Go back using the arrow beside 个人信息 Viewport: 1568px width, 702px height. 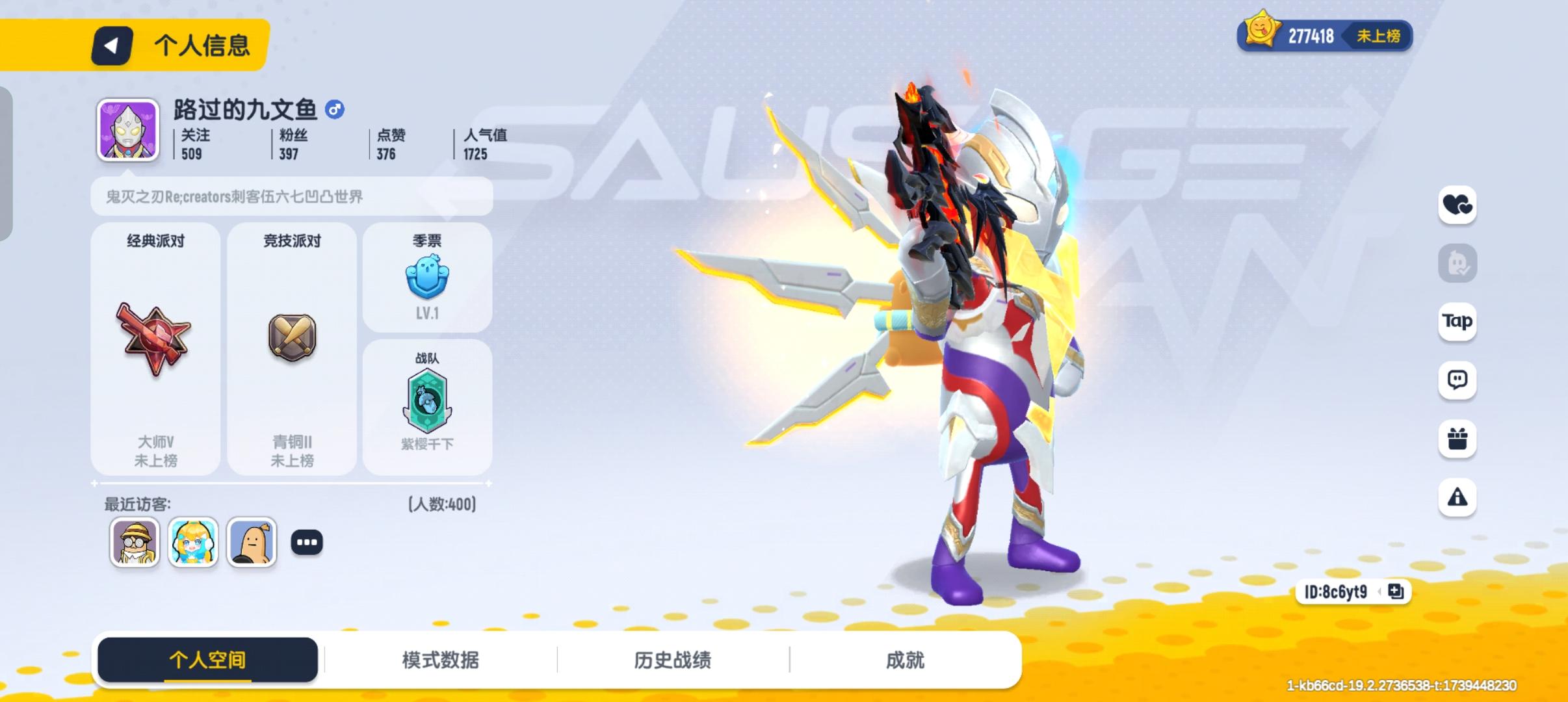111,45
